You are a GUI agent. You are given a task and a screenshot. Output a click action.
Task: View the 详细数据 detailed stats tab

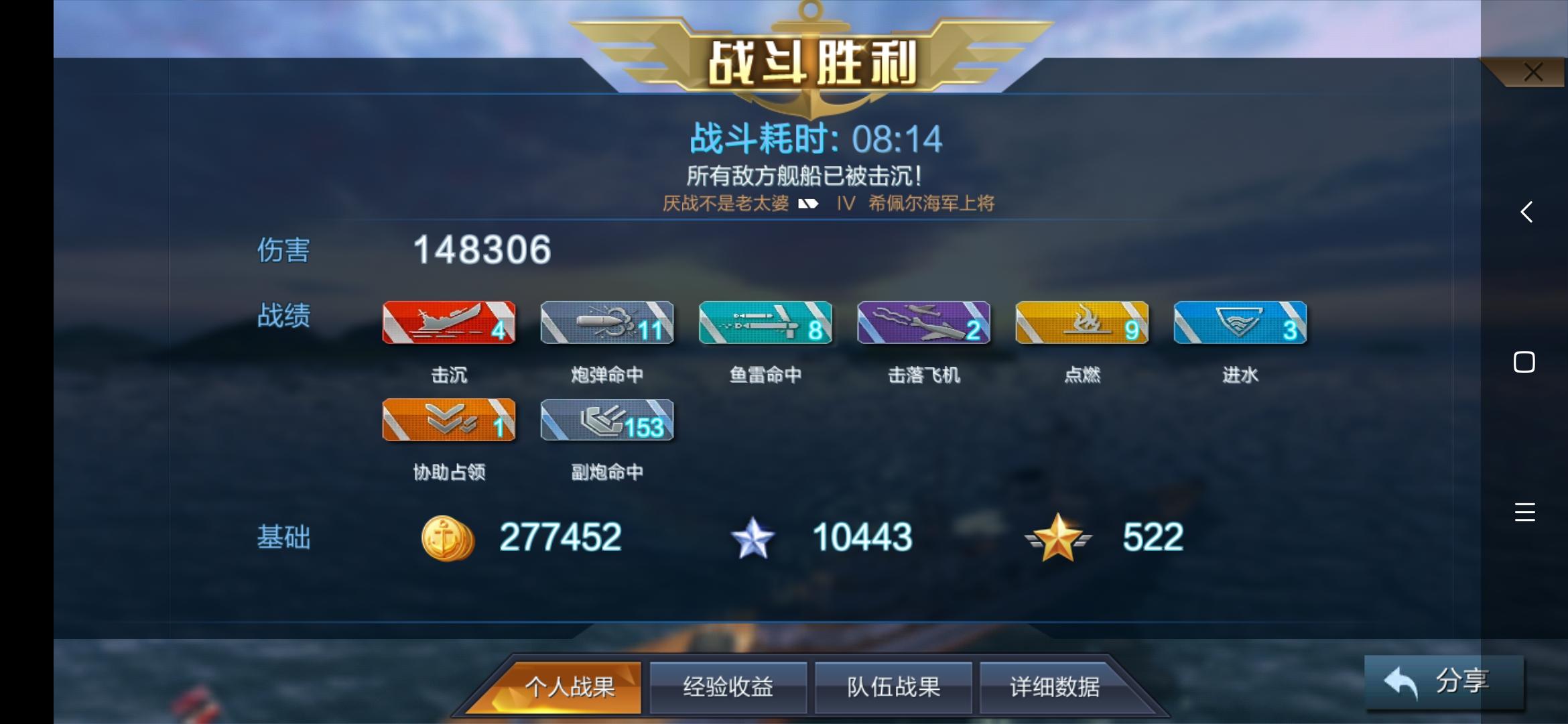1059,686
